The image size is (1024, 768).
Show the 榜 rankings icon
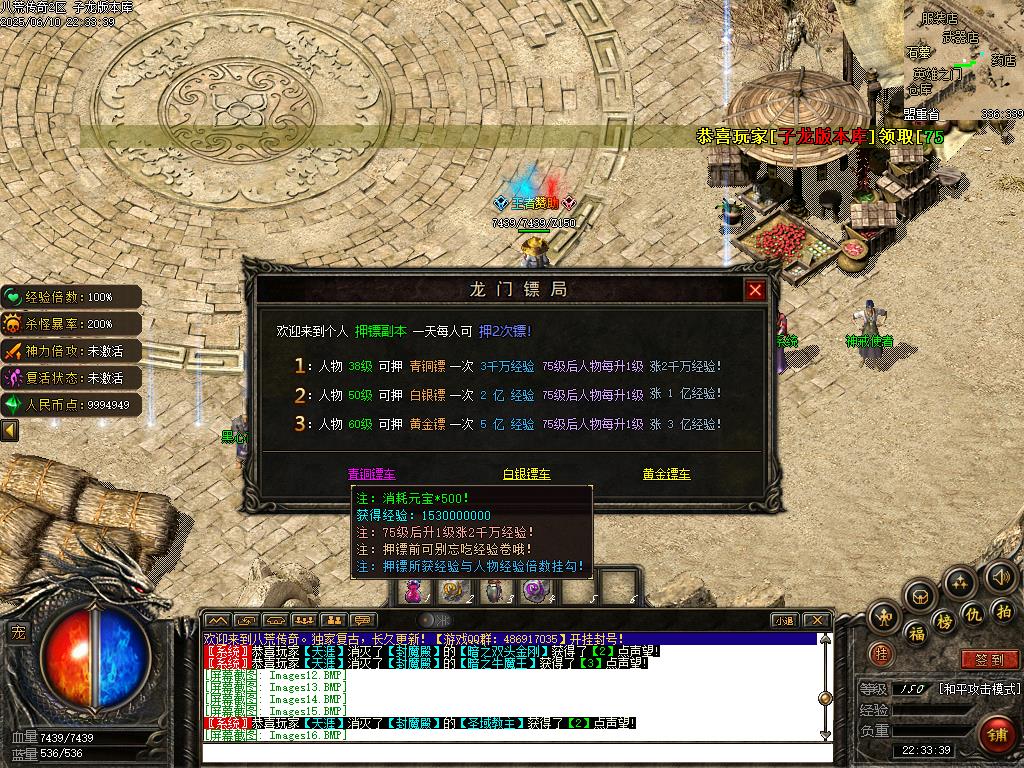(x=944, y=622)
